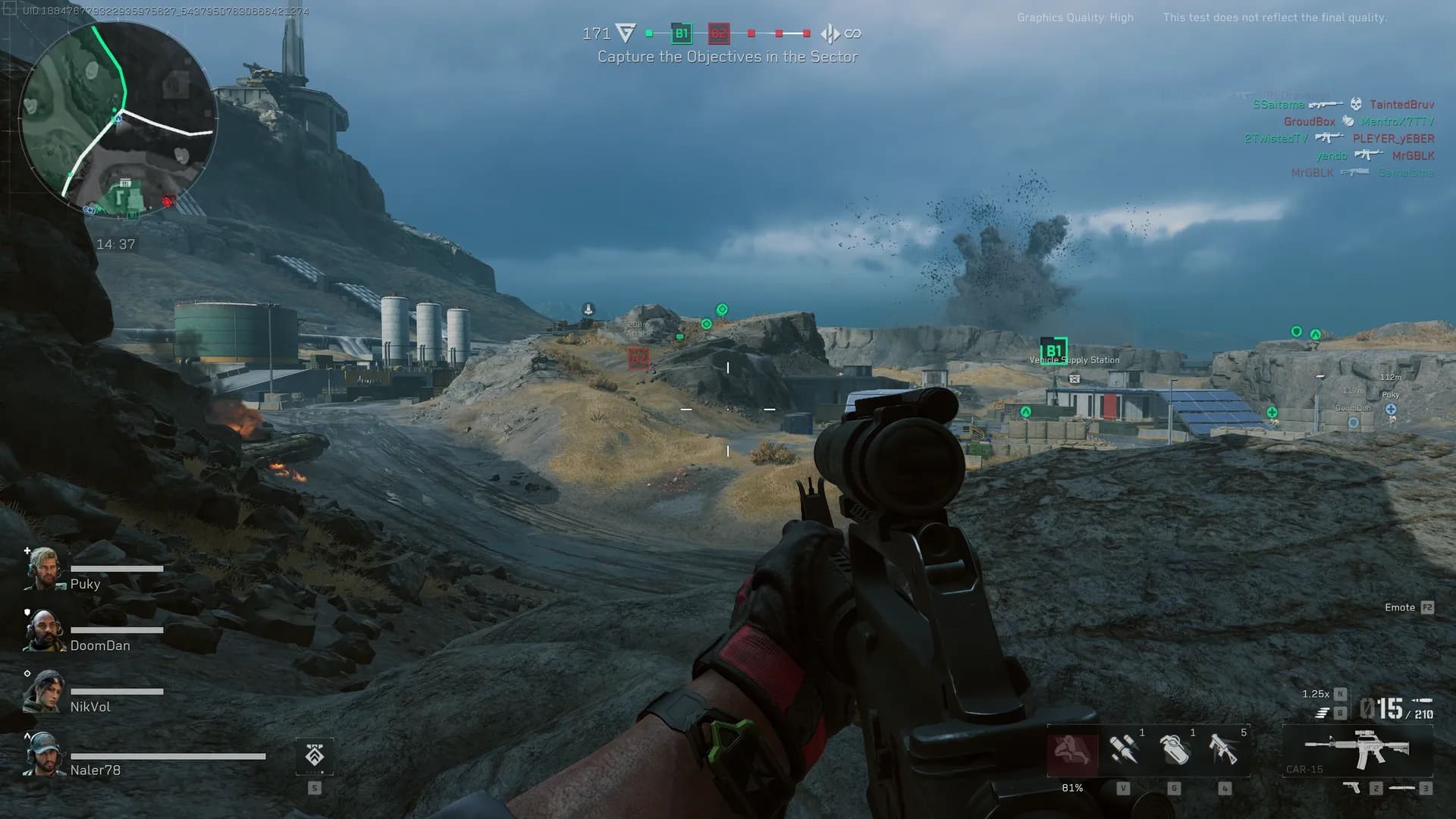1456x819 pixels.
Task: Select the CAR-15 primary weapon panel
Action: click(1357, 750)
